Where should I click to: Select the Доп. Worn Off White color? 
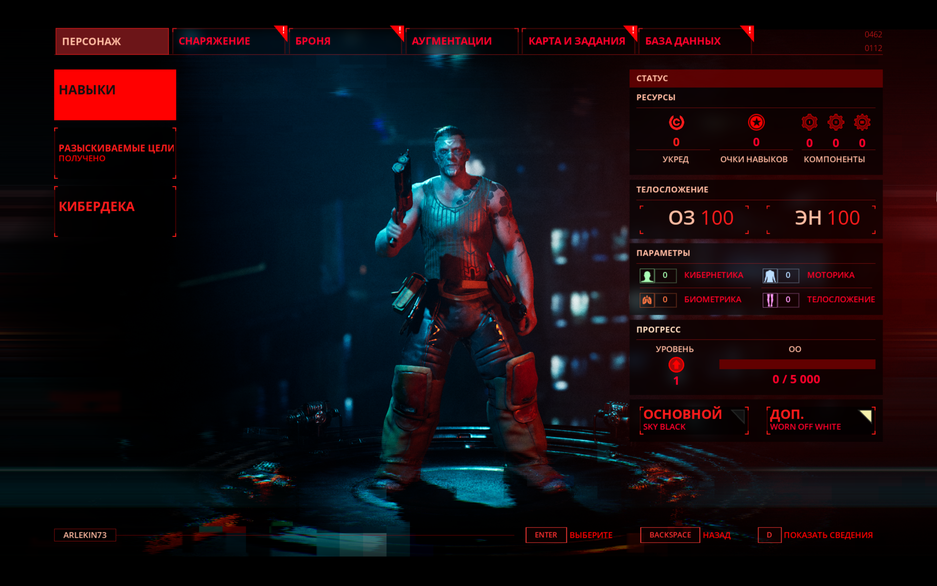click(820, 419)
